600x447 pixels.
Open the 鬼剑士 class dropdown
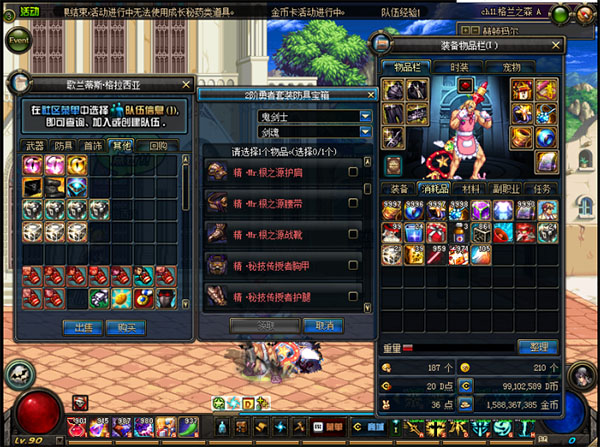(x=366, y=116)
